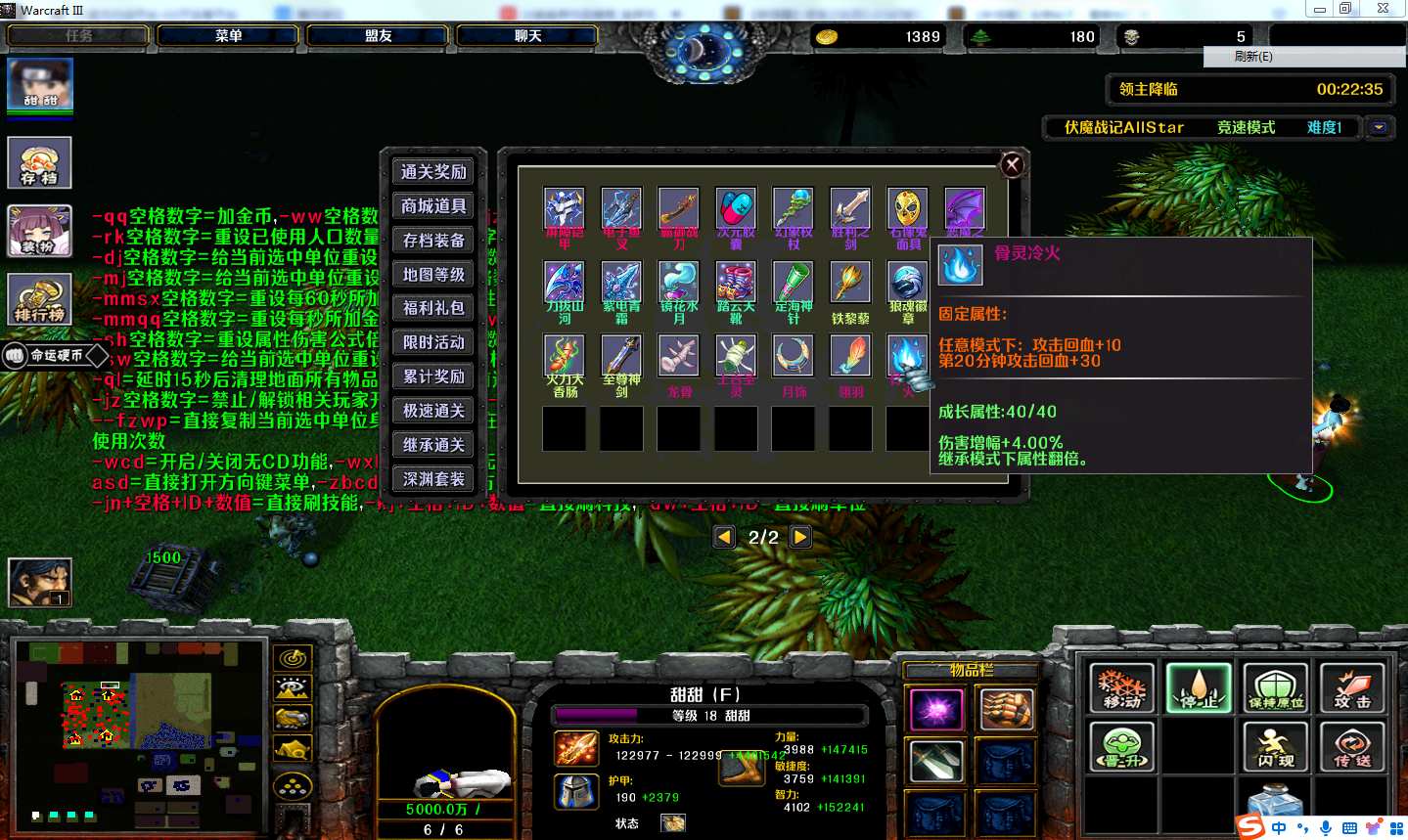
Task: Open the 地图等级 category
Action: coord(433,275)
